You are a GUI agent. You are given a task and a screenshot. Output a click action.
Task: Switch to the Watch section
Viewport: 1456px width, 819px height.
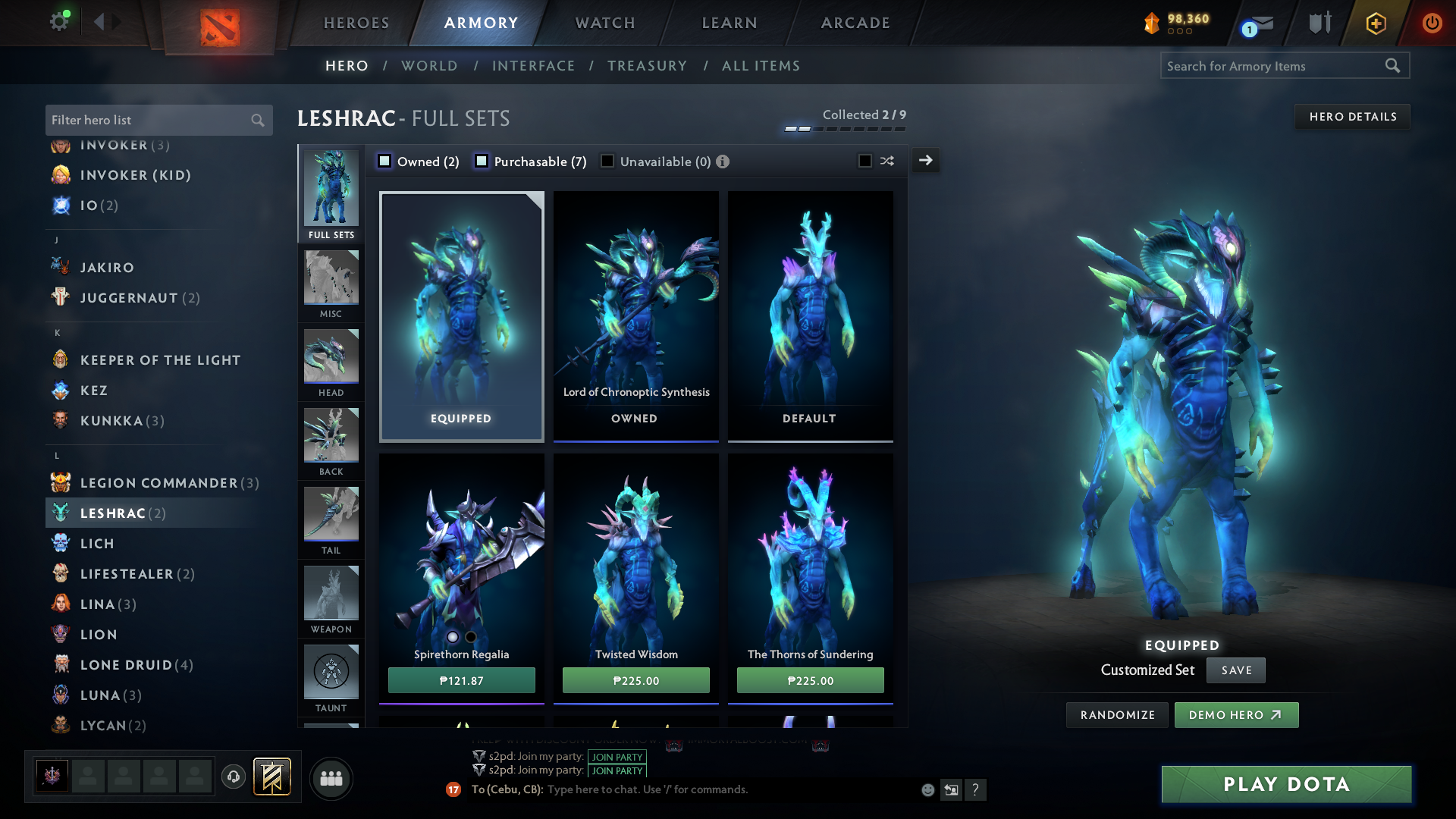click(x=605, y=23)
